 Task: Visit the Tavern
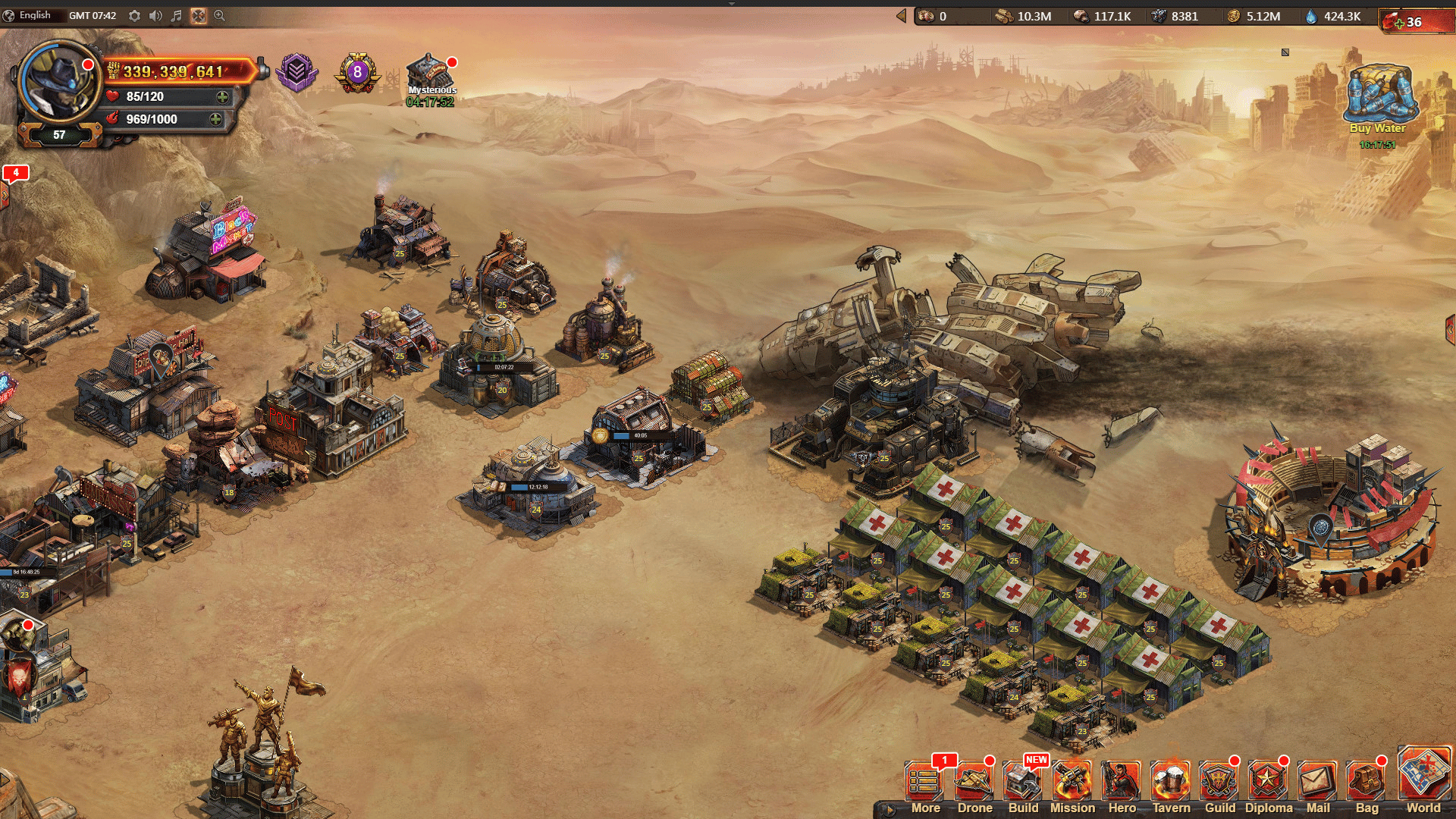click(1170, 786)
